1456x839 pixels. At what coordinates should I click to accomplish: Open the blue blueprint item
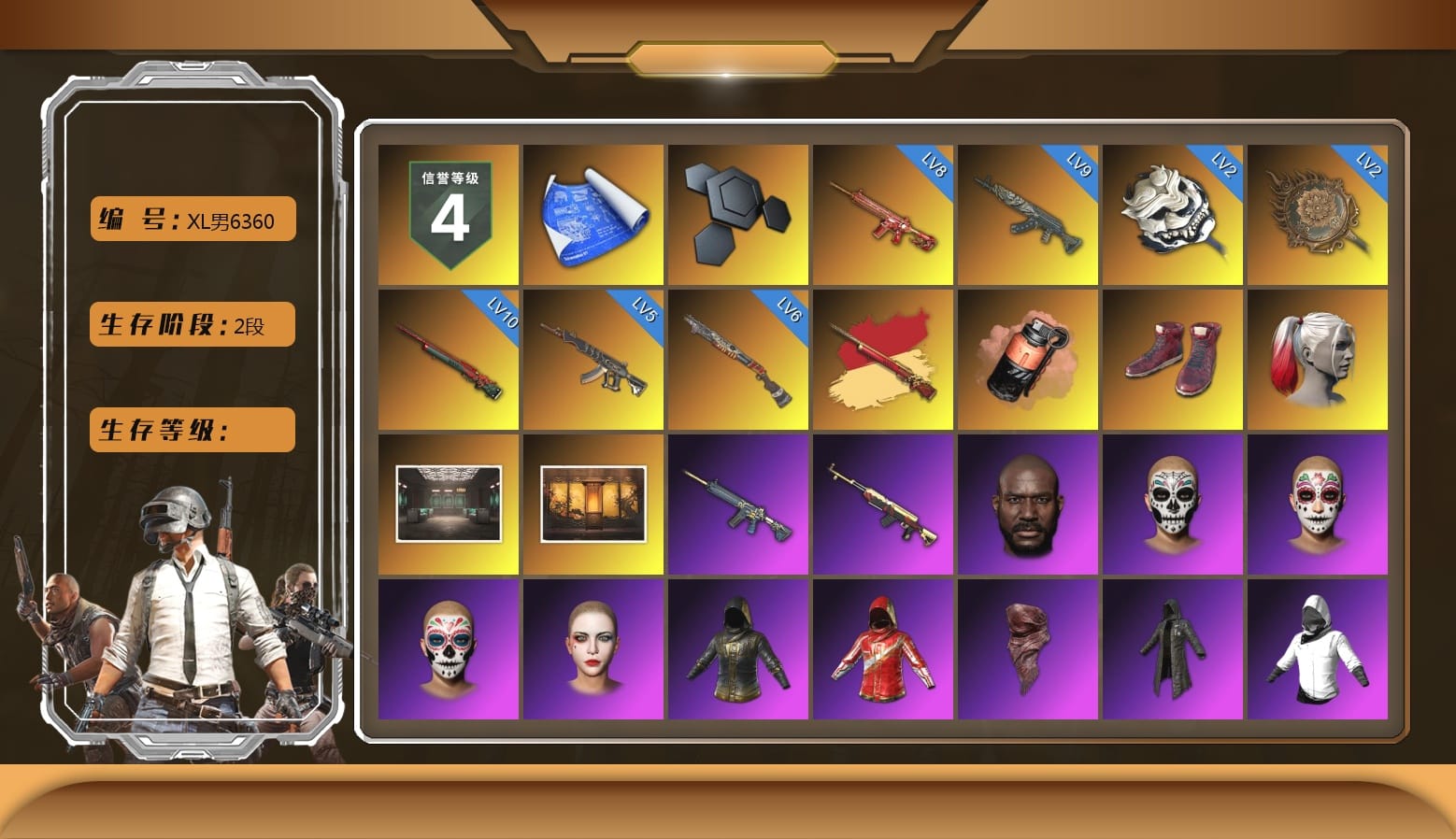[592, 213]
